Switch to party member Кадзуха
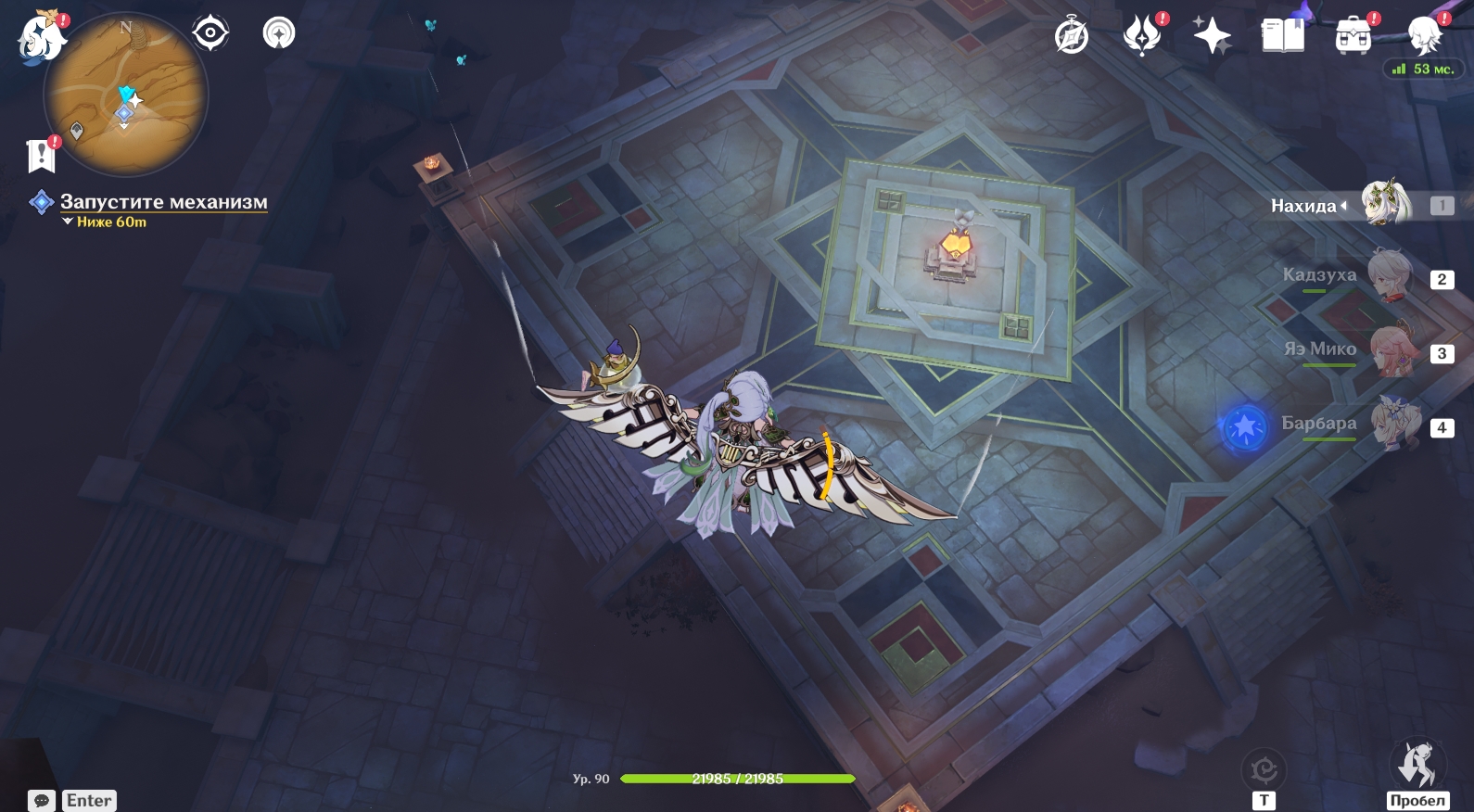 click(x=1390, y=277)
